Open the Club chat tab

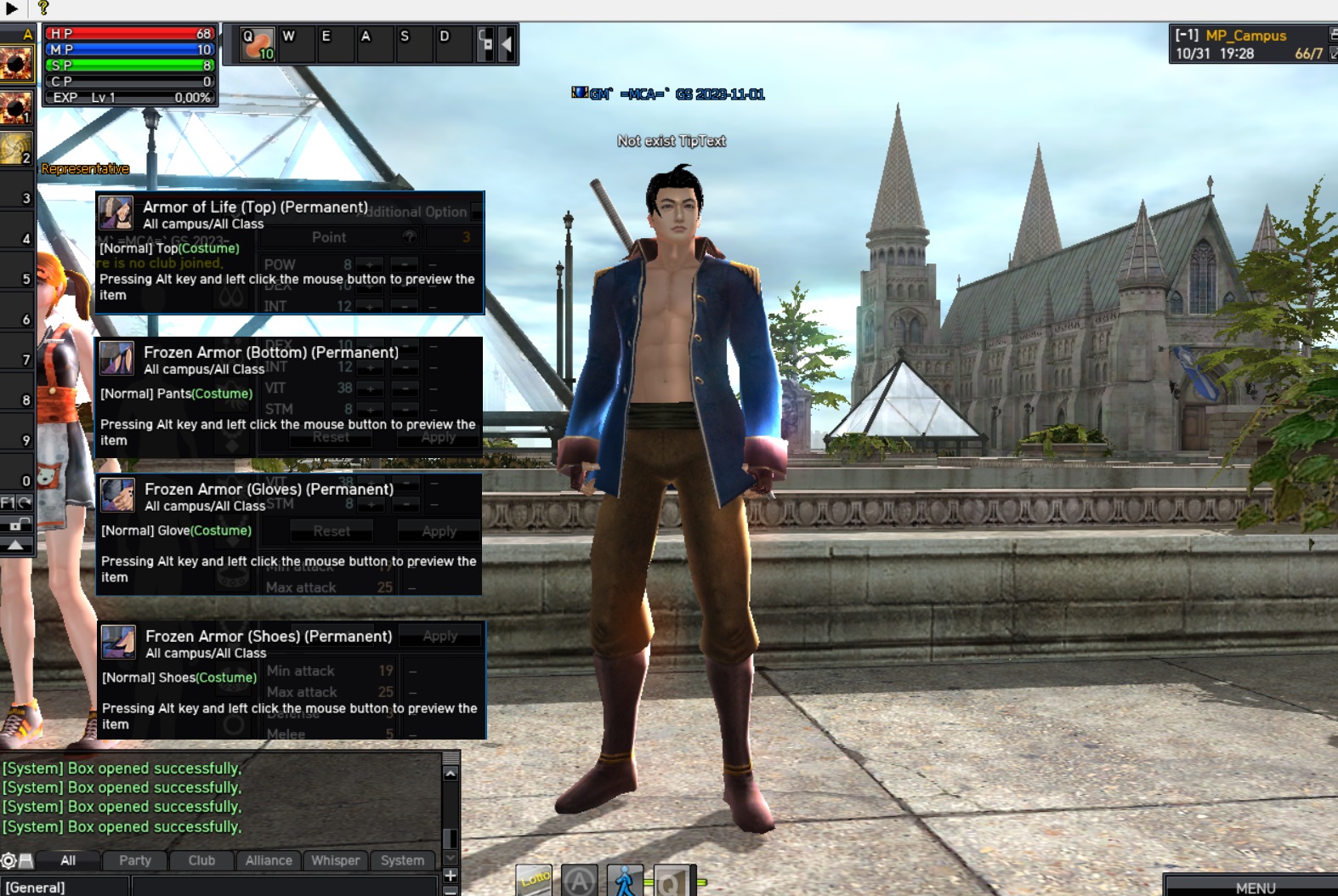coord(201,860)
